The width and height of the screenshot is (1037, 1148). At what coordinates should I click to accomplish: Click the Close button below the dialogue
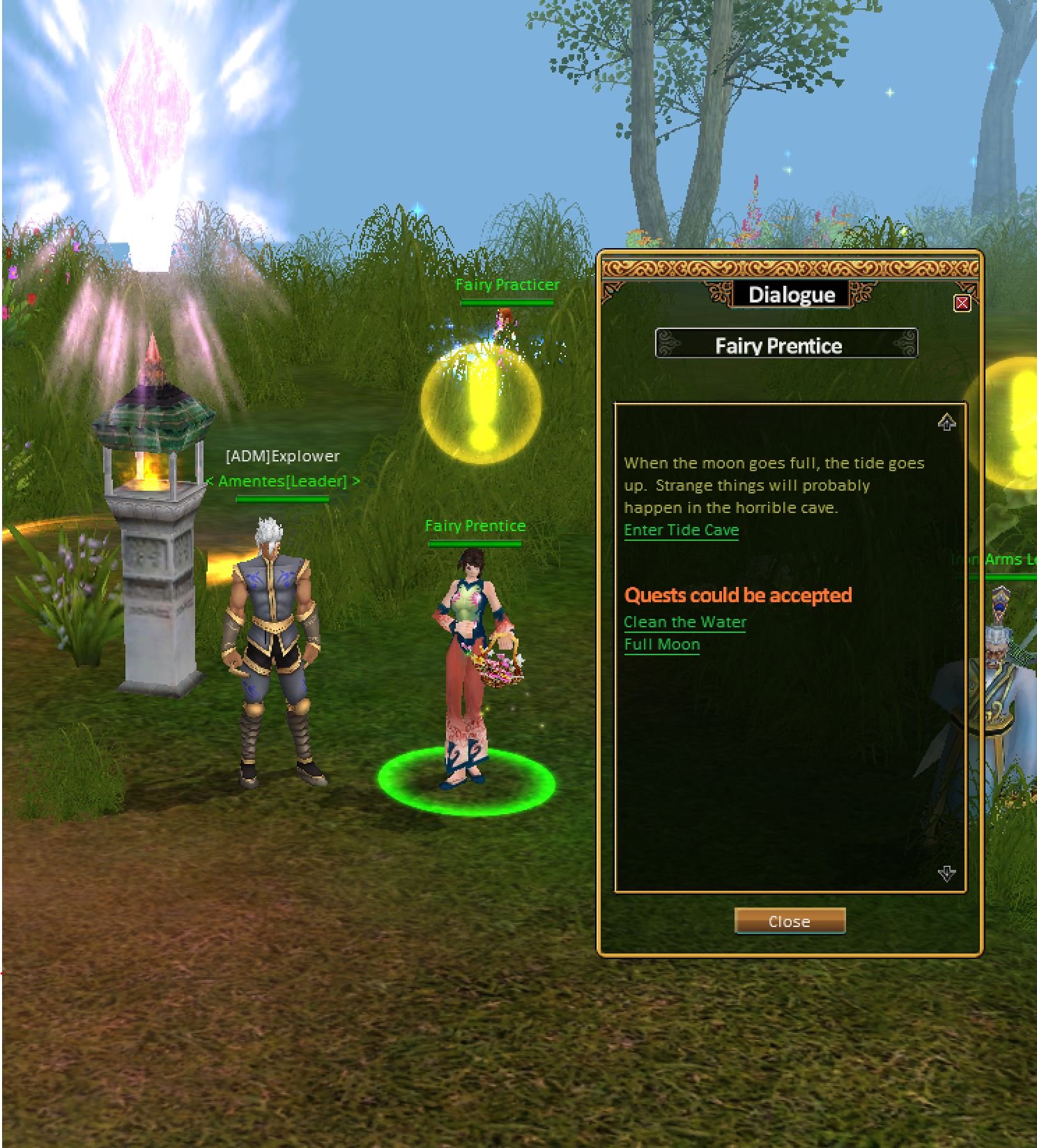[x=789, y=921]
